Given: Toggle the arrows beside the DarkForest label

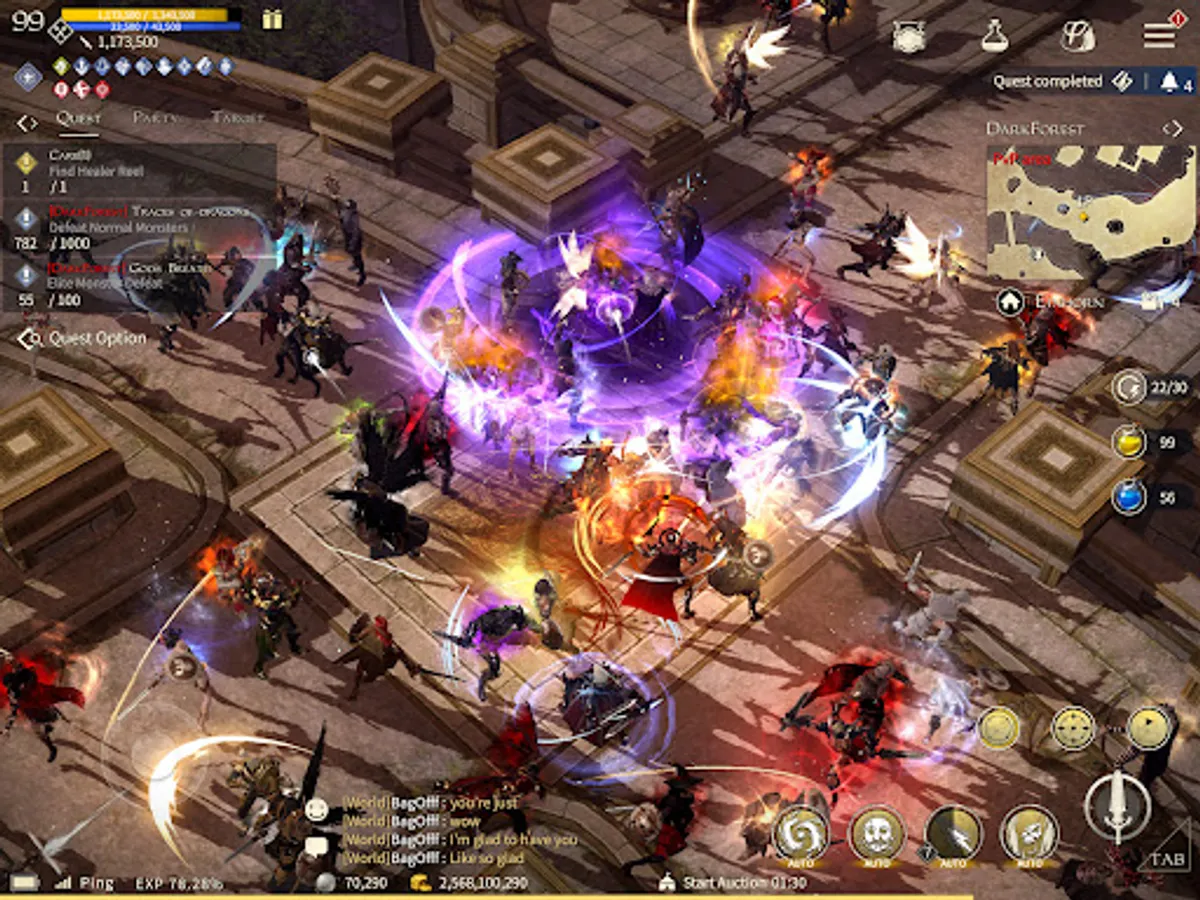Looking at the screenshot, I should (x=1172, y=128).
